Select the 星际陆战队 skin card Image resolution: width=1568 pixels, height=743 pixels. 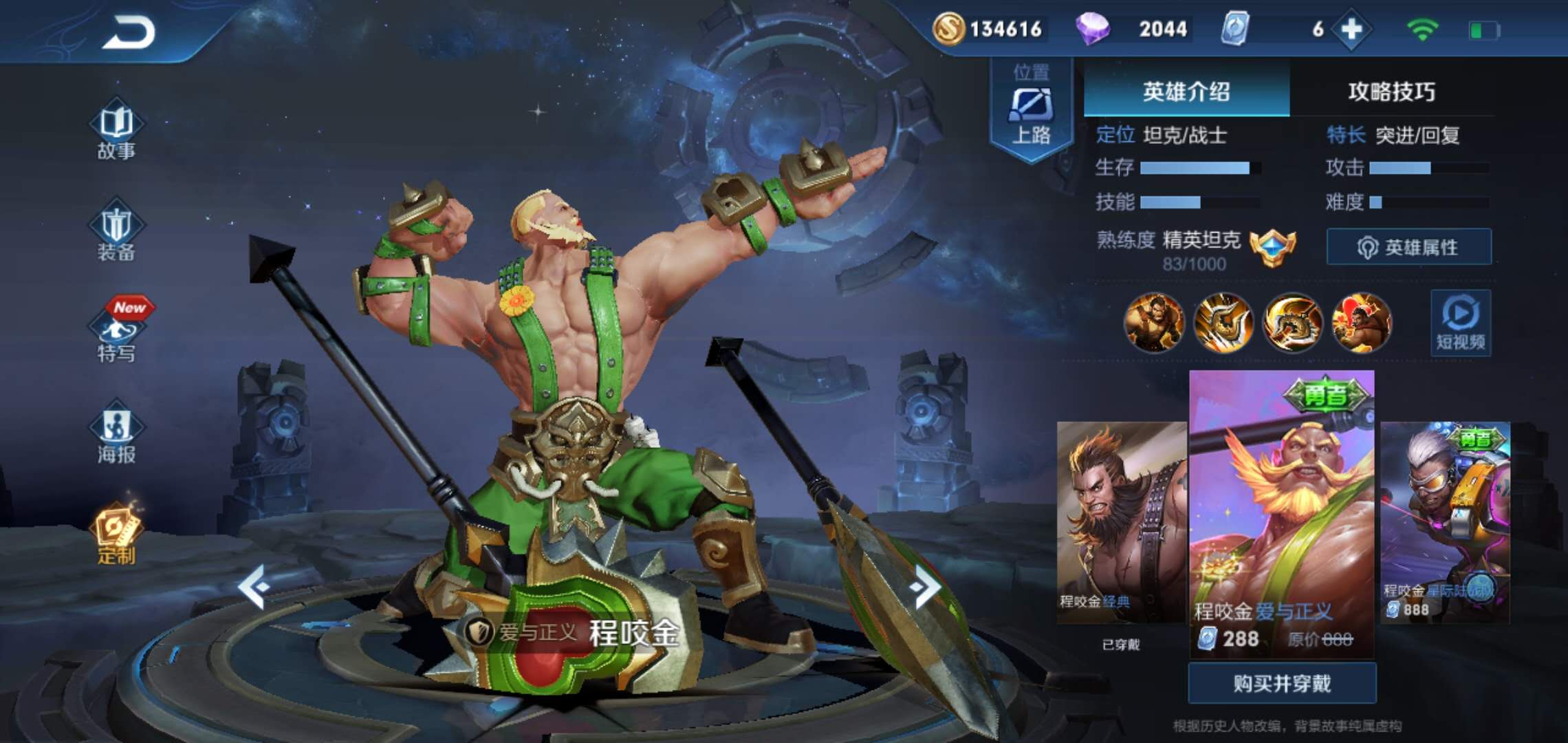pos(1445,521)
